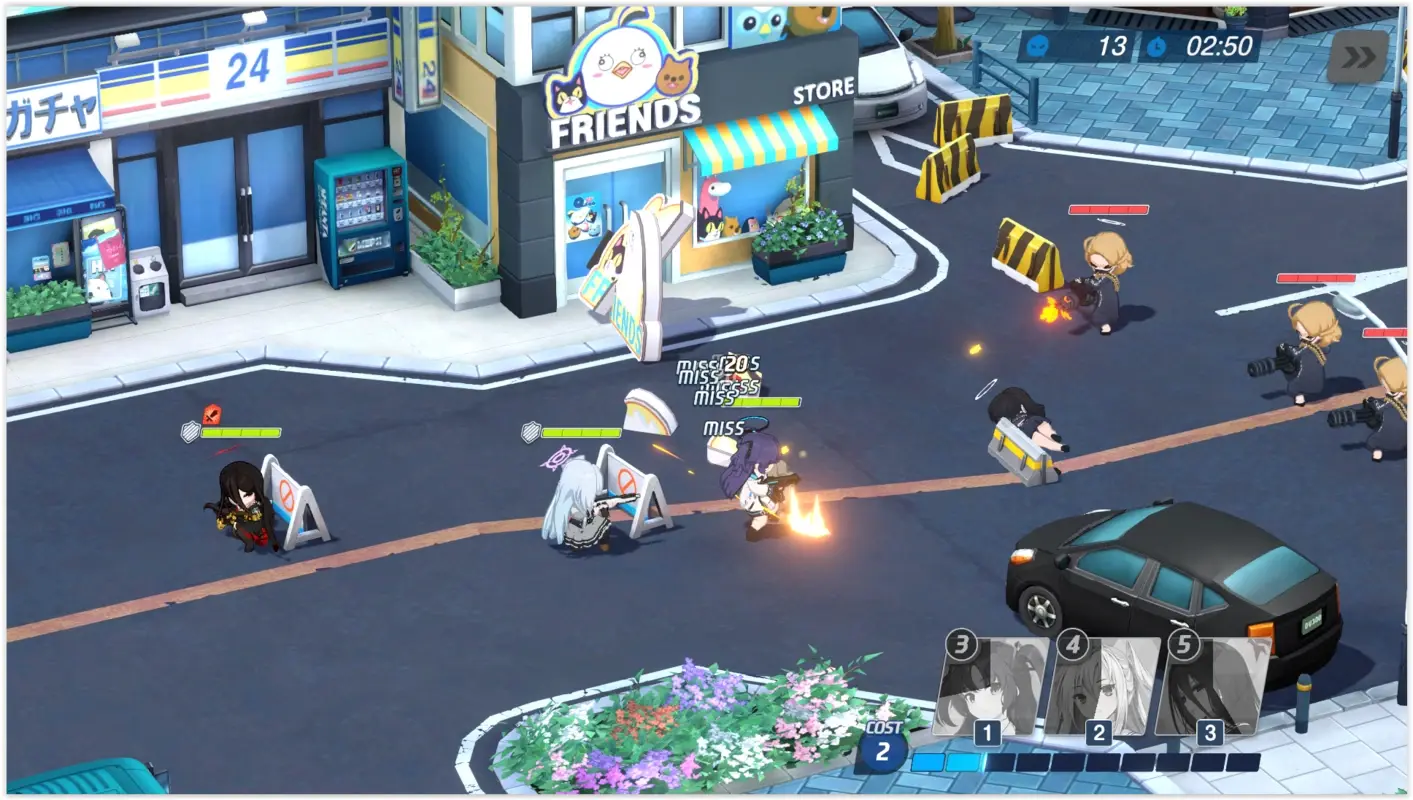
Task: Click the hotkey badge labeled 2
Action: coord(1100,733)
